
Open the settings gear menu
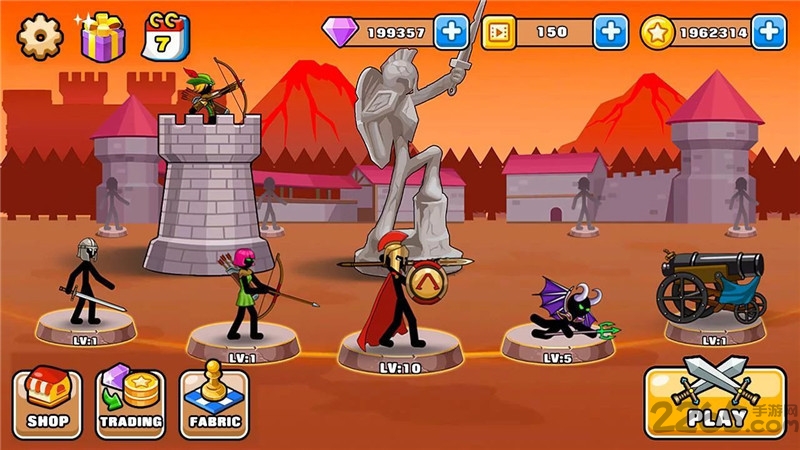click(40, 36)
